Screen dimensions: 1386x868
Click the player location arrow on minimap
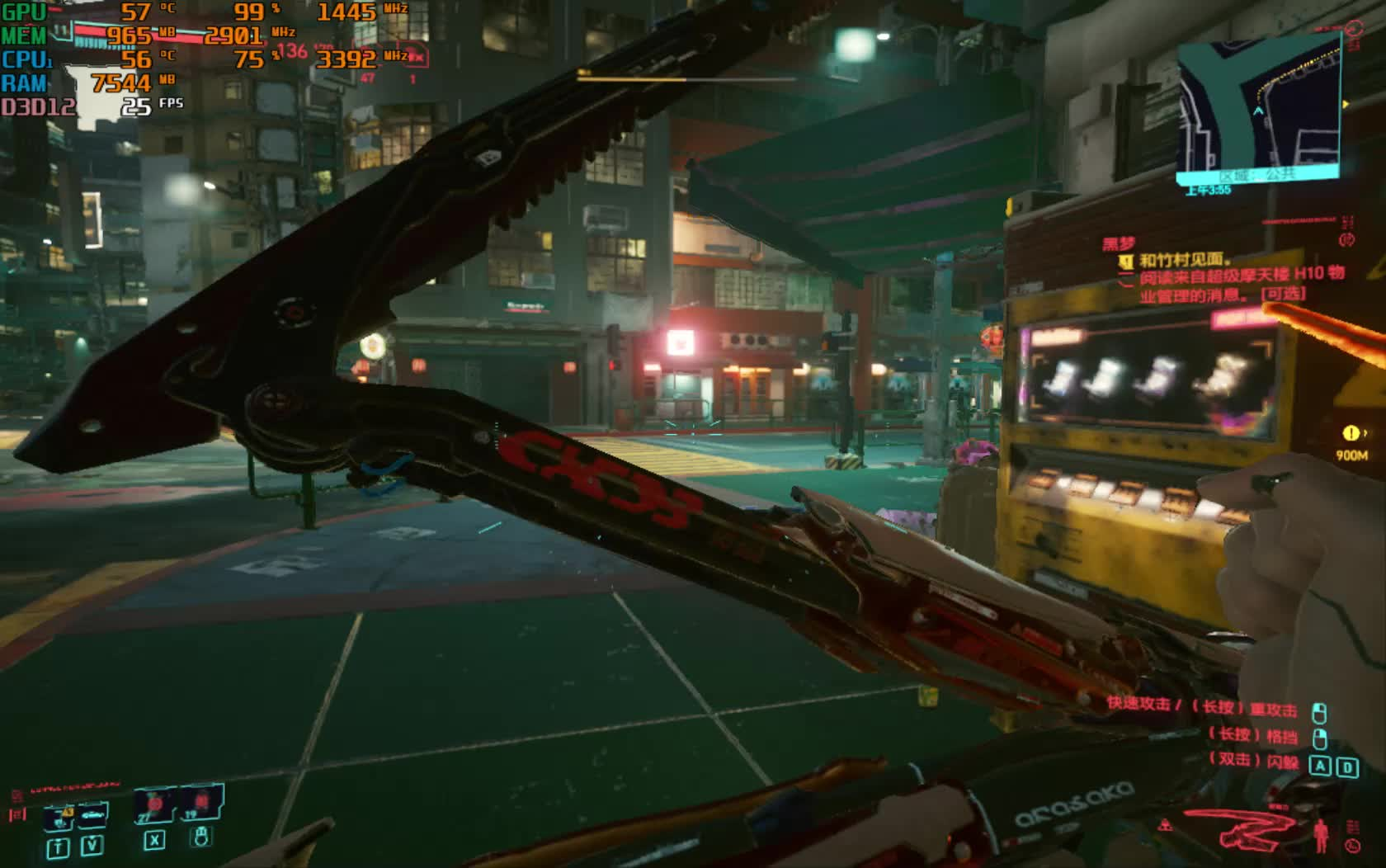[x=1258, y=111]
